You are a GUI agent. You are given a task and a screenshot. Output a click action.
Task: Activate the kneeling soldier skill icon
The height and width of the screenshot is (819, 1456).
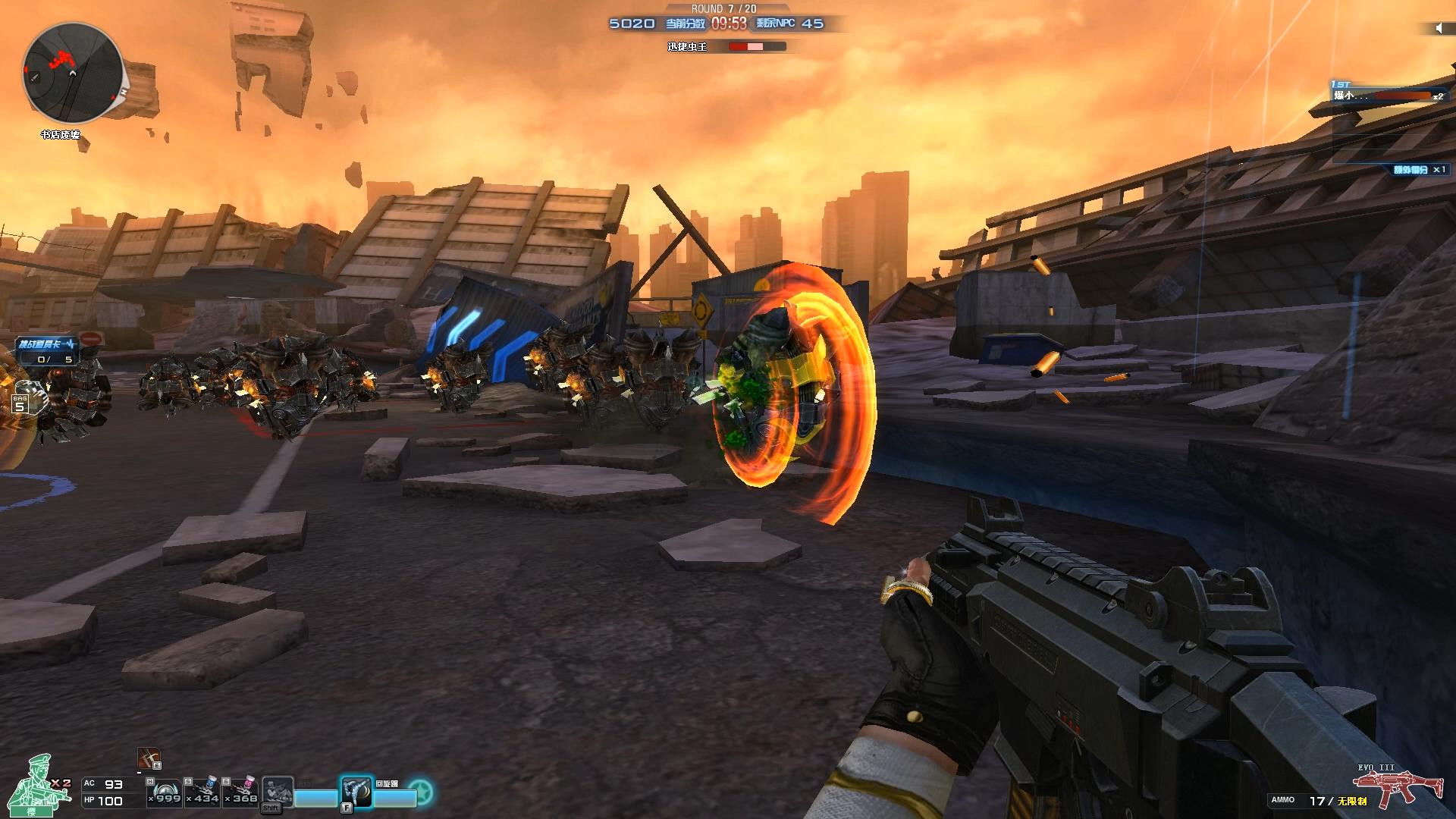tap(277, 792)
